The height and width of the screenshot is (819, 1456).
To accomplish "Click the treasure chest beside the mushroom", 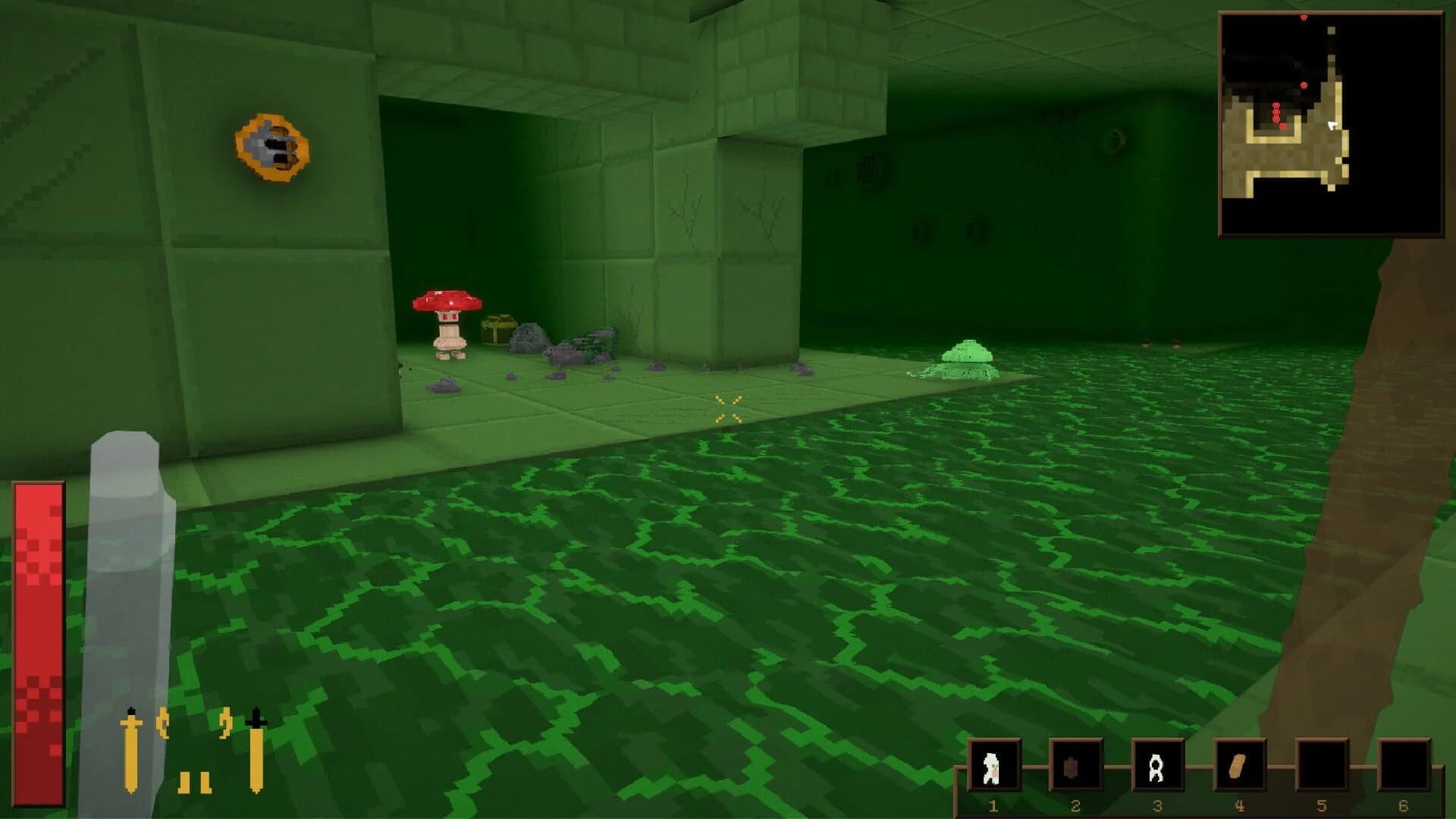I will (x=497, y=331).
